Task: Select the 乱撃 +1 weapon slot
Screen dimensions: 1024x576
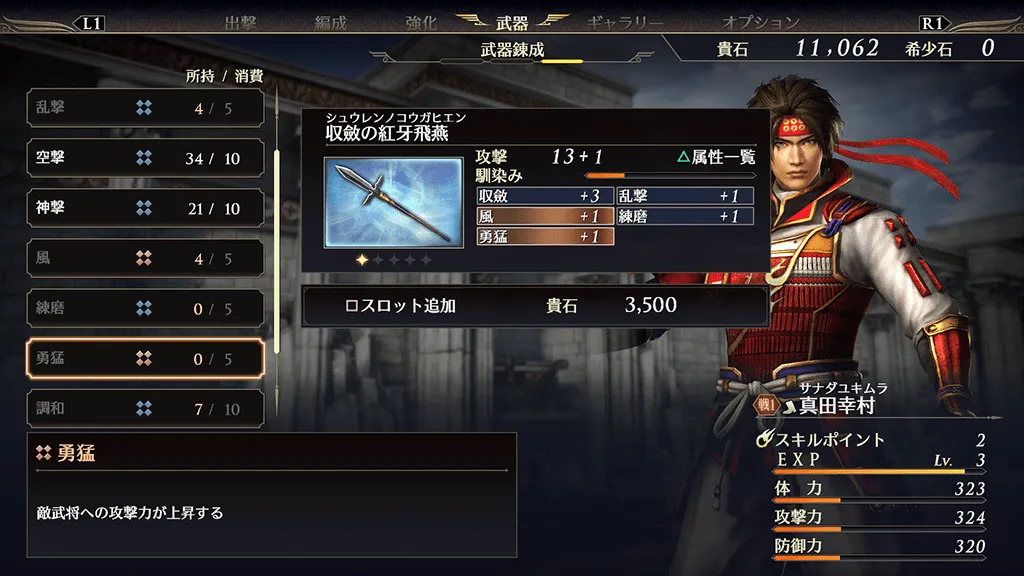Action: click(684, 196)
